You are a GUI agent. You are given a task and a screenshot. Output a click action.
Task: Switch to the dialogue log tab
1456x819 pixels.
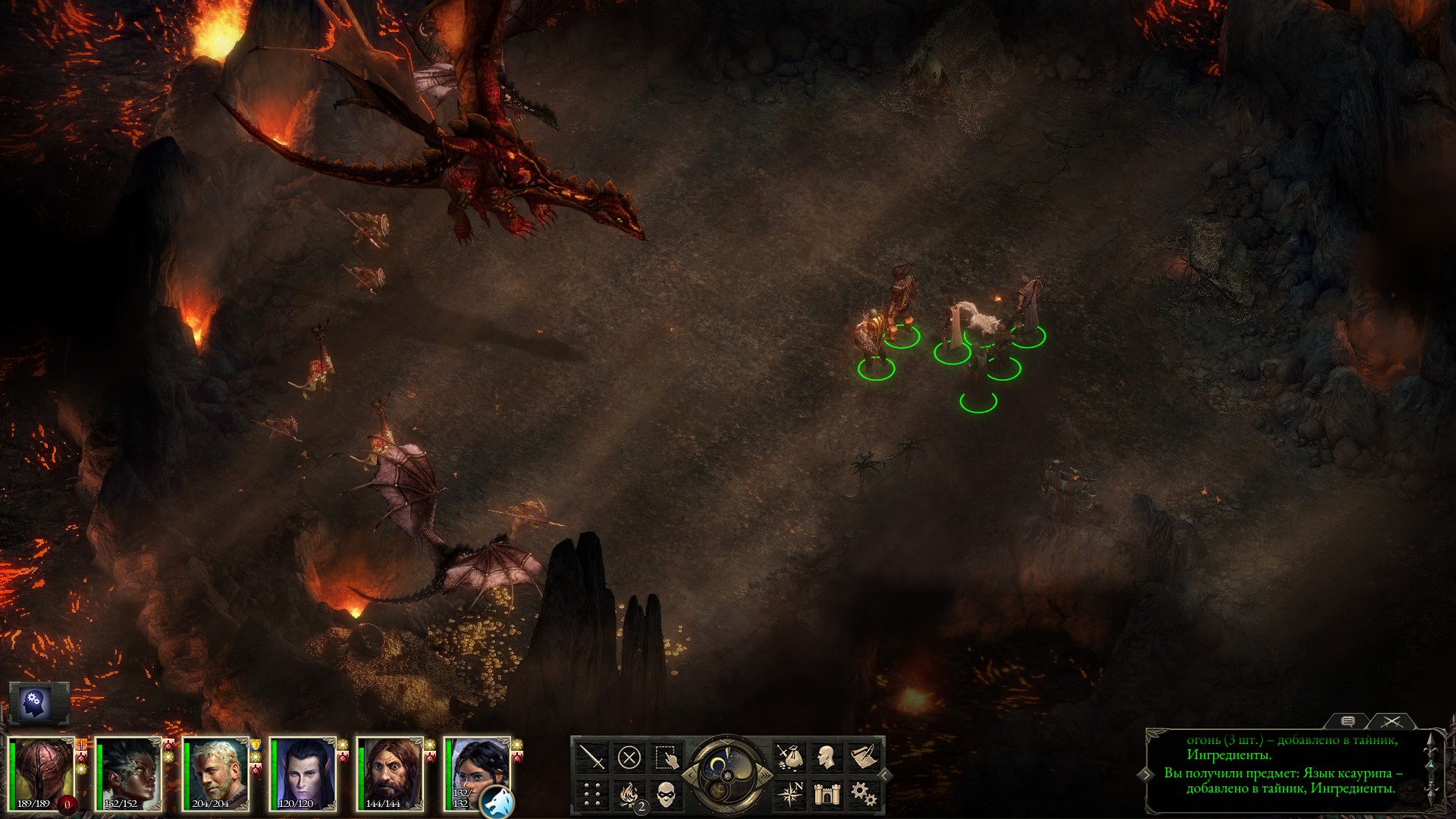1348,721
